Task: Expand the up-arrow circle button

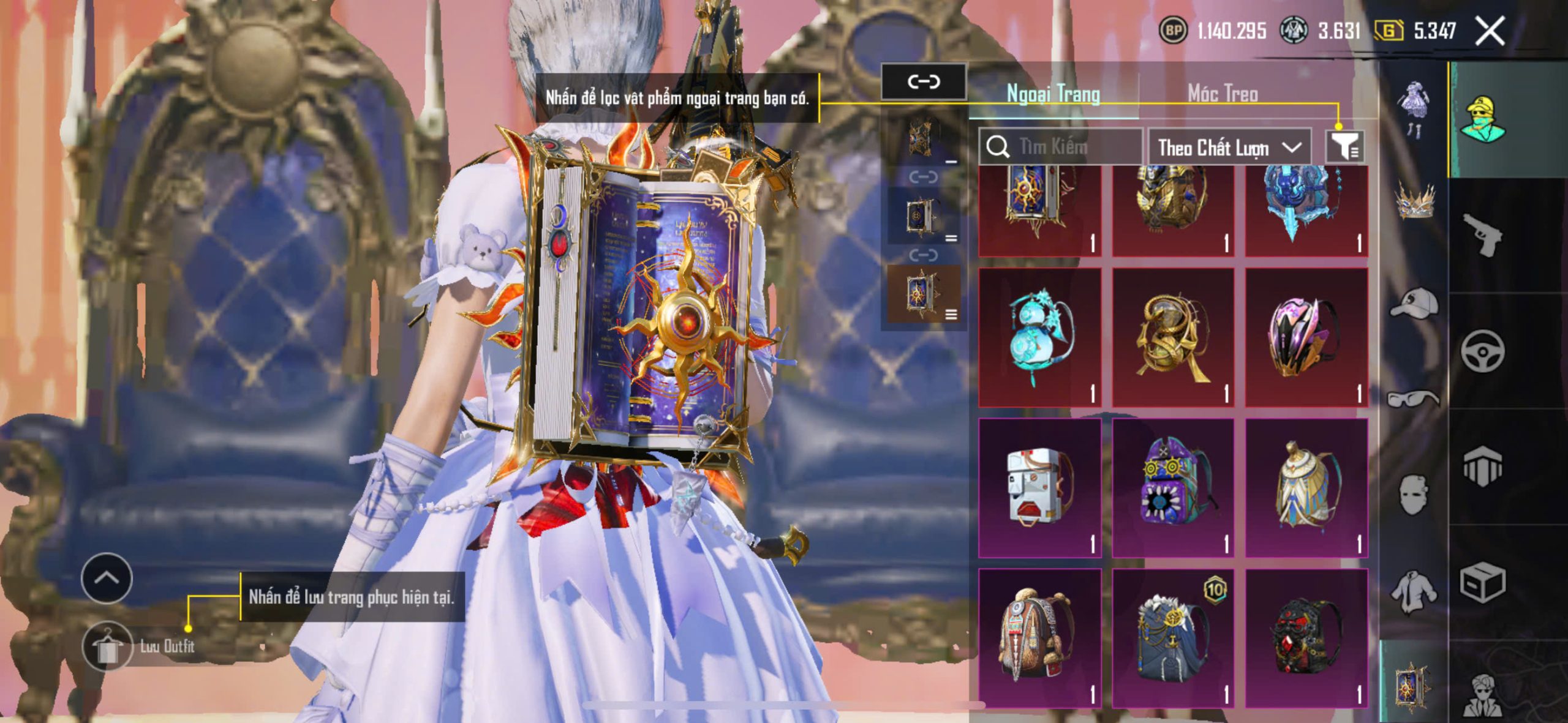Action: [x=107, y=578]
